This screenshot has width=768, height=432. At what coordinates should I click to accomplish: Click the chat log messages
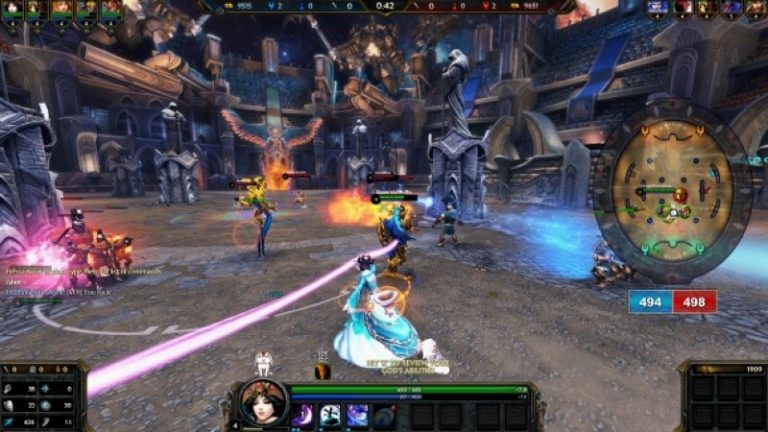tap(60, 279)
